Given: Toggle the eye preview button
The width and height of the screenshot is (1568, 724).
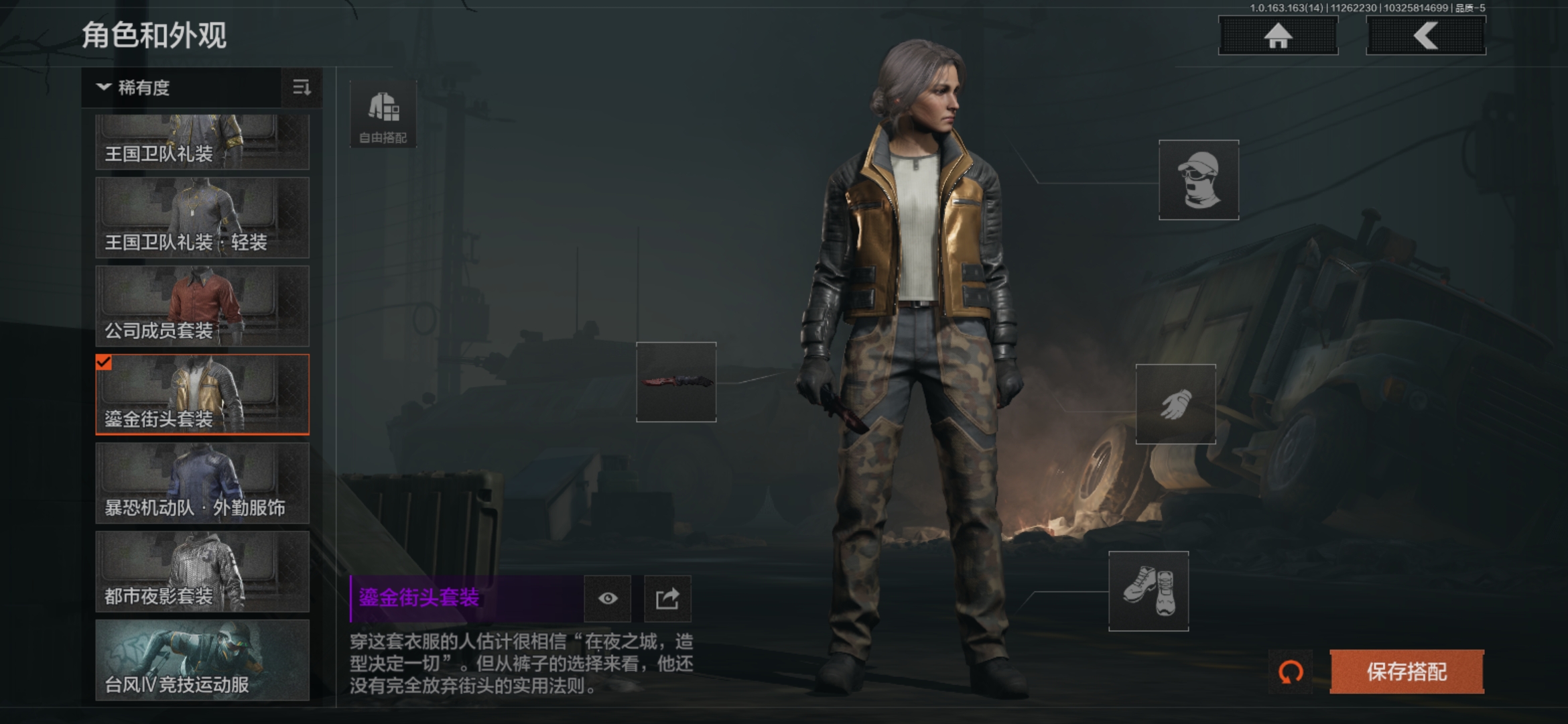Looking at the screenshot, I should click(608, 598).
